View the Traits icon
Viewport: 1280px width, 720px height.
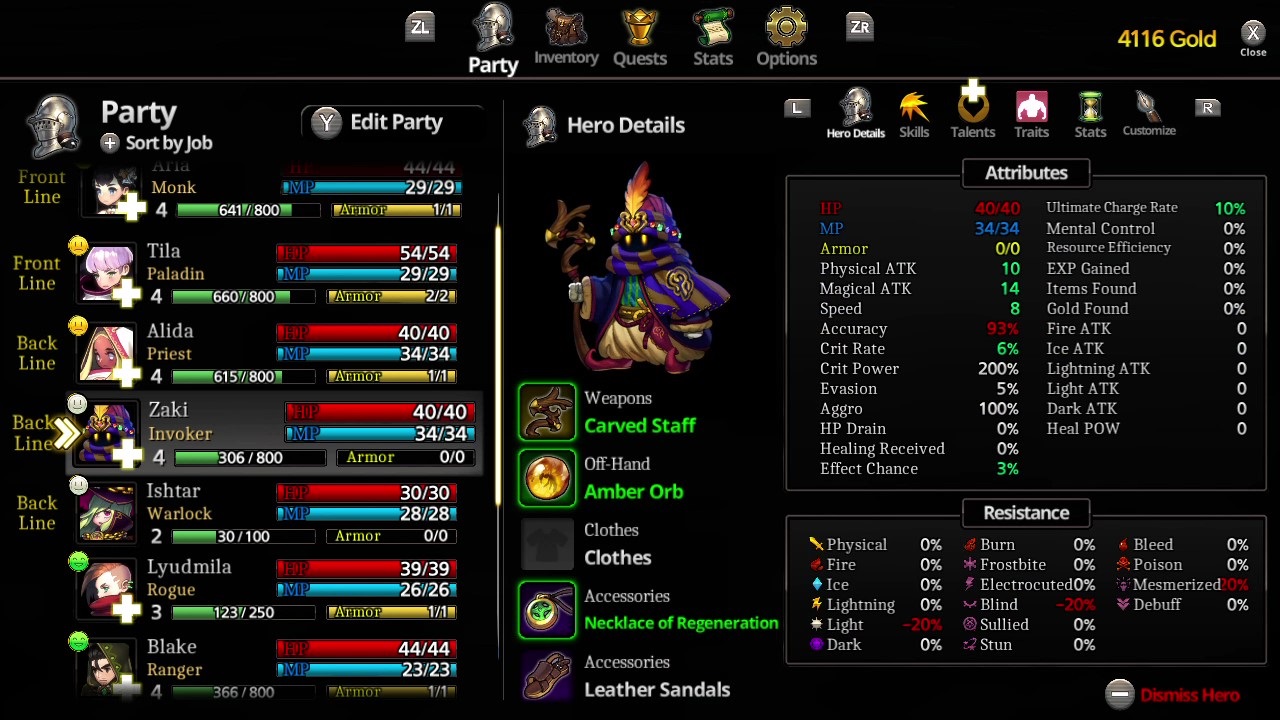tap(1031, 108)
